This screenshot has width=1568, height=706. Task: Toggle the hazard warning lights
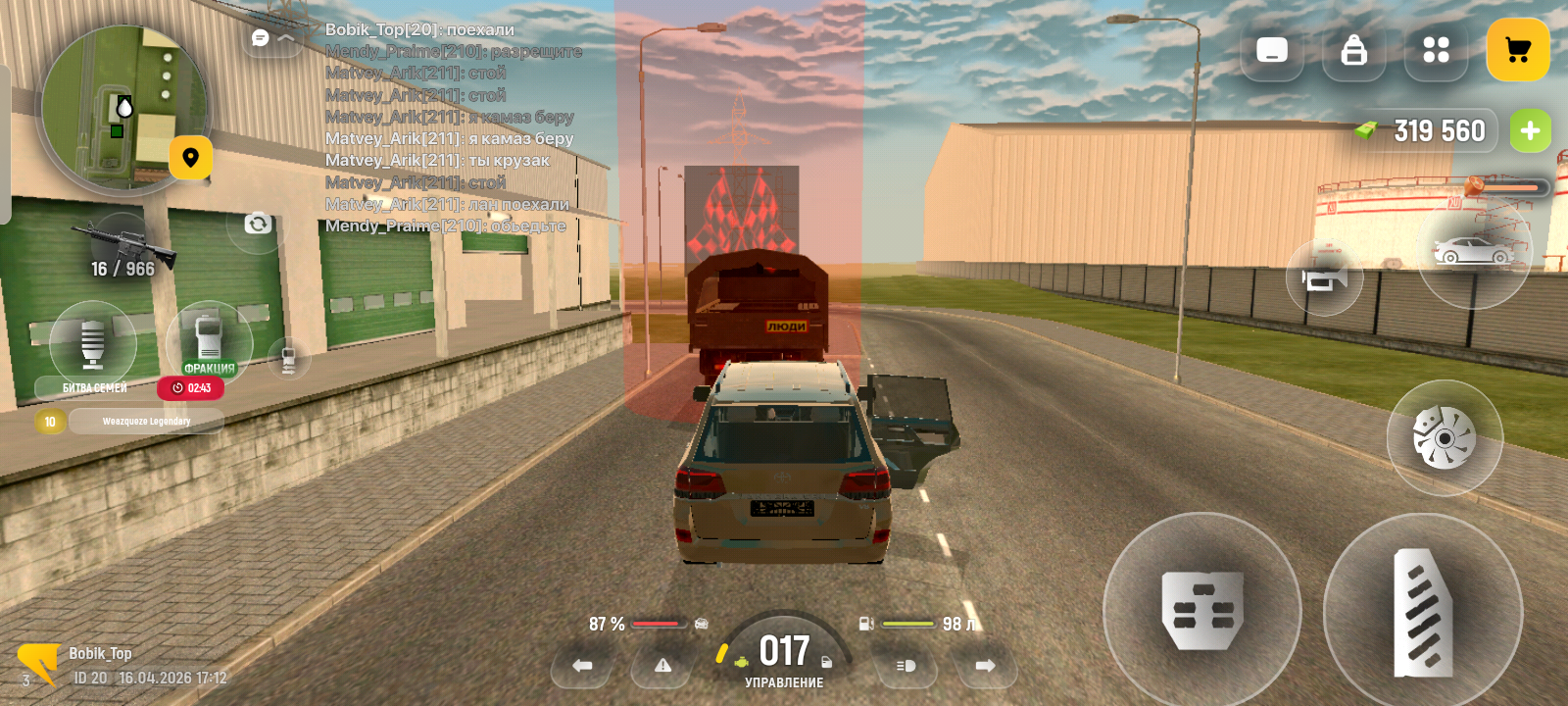[662, 666]
